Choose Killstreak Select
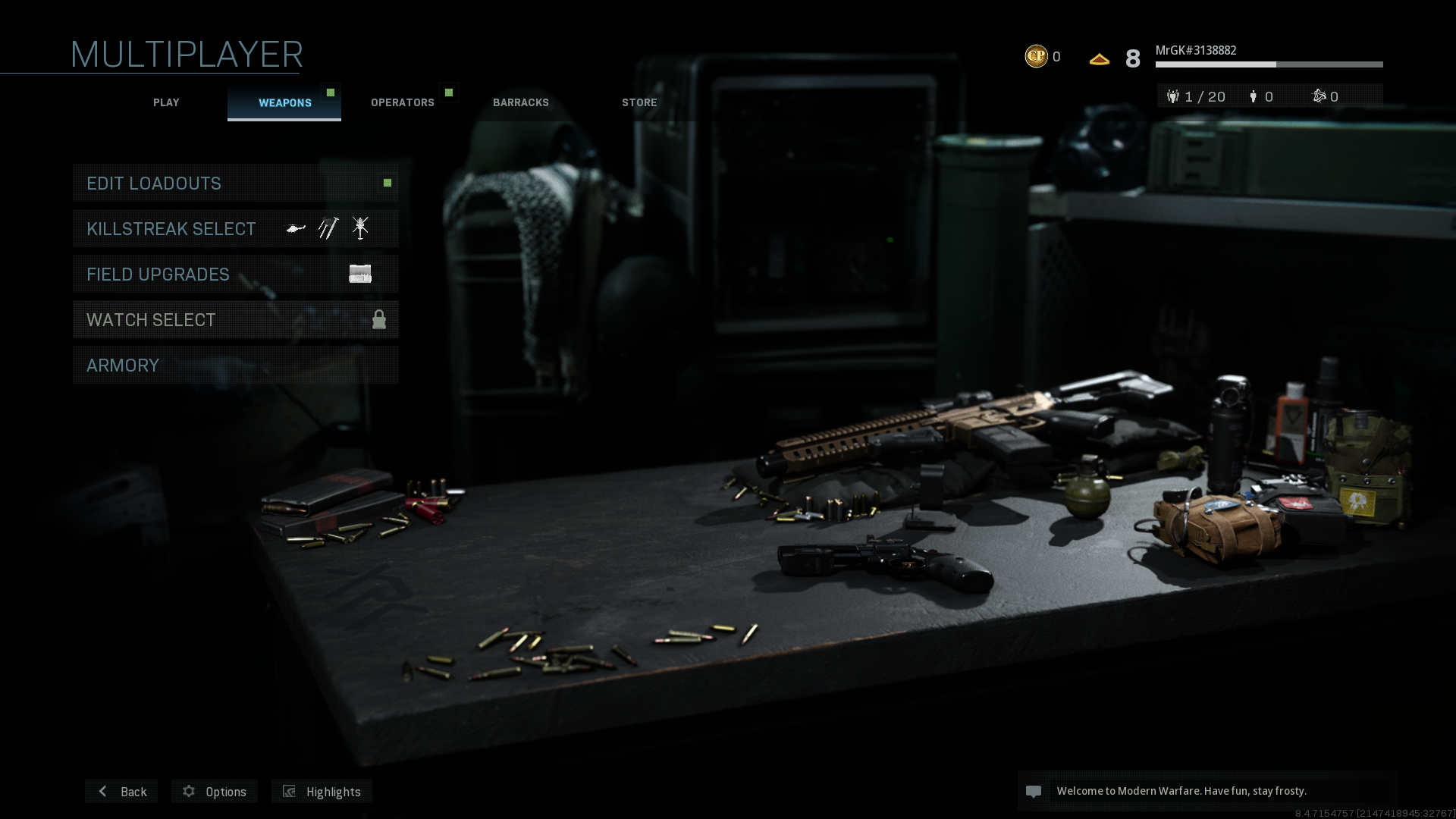 [235, 229]
